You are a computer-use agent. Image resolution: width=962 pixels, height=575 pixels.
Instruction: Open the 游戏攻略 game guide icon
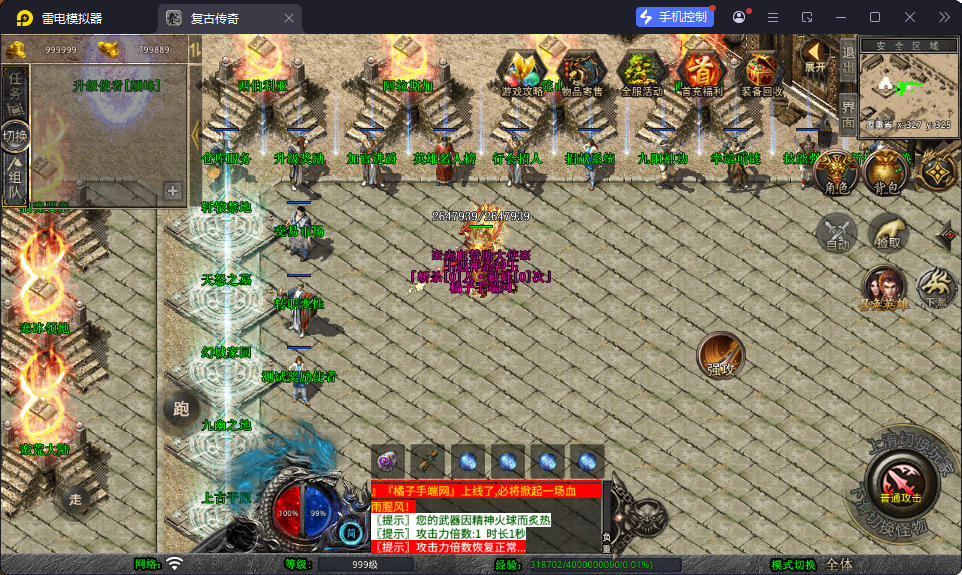pyautogui.click(x=522, y=74)
